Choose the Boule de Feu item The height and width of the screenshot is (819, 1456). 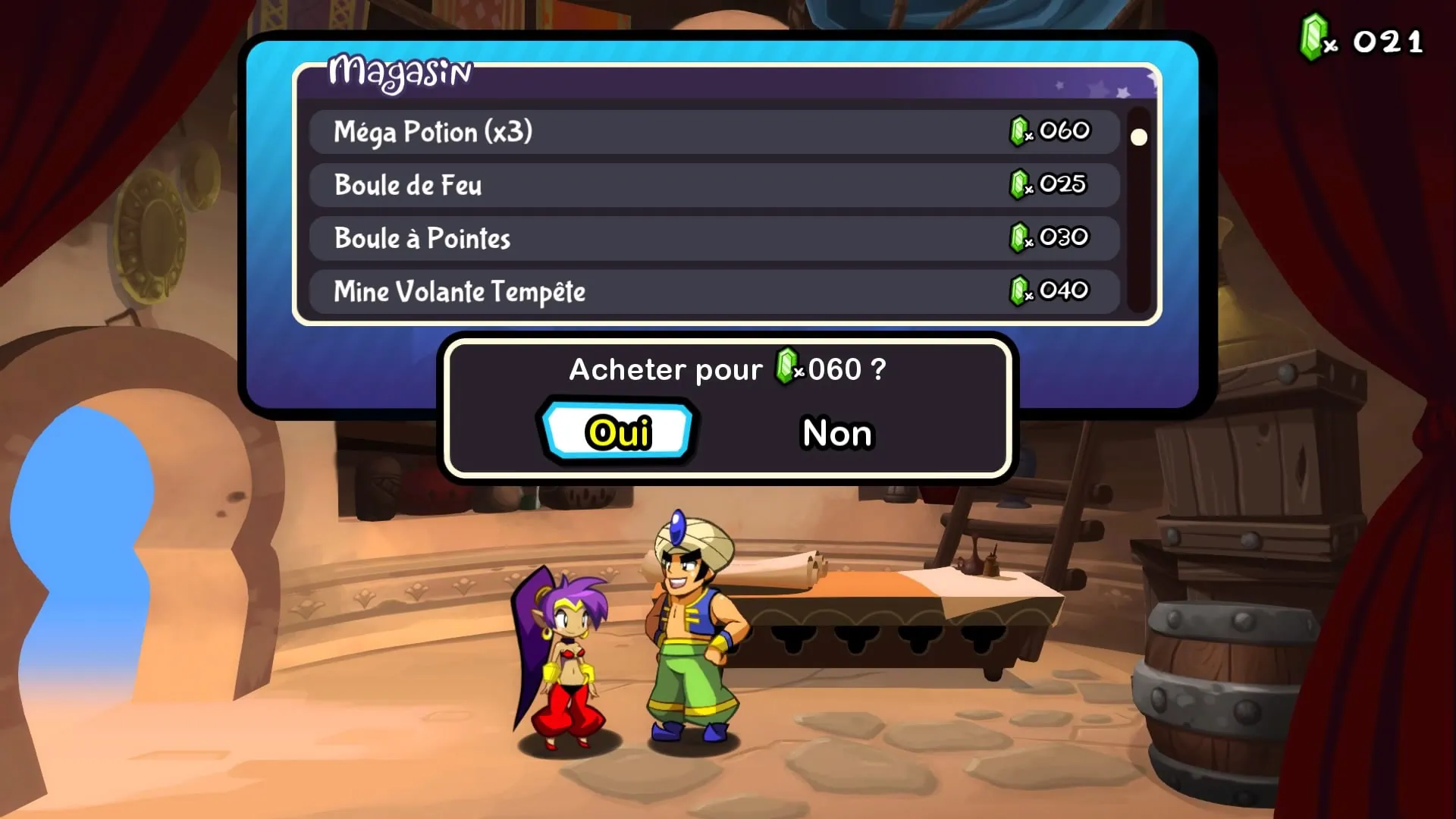coord(713,185)
